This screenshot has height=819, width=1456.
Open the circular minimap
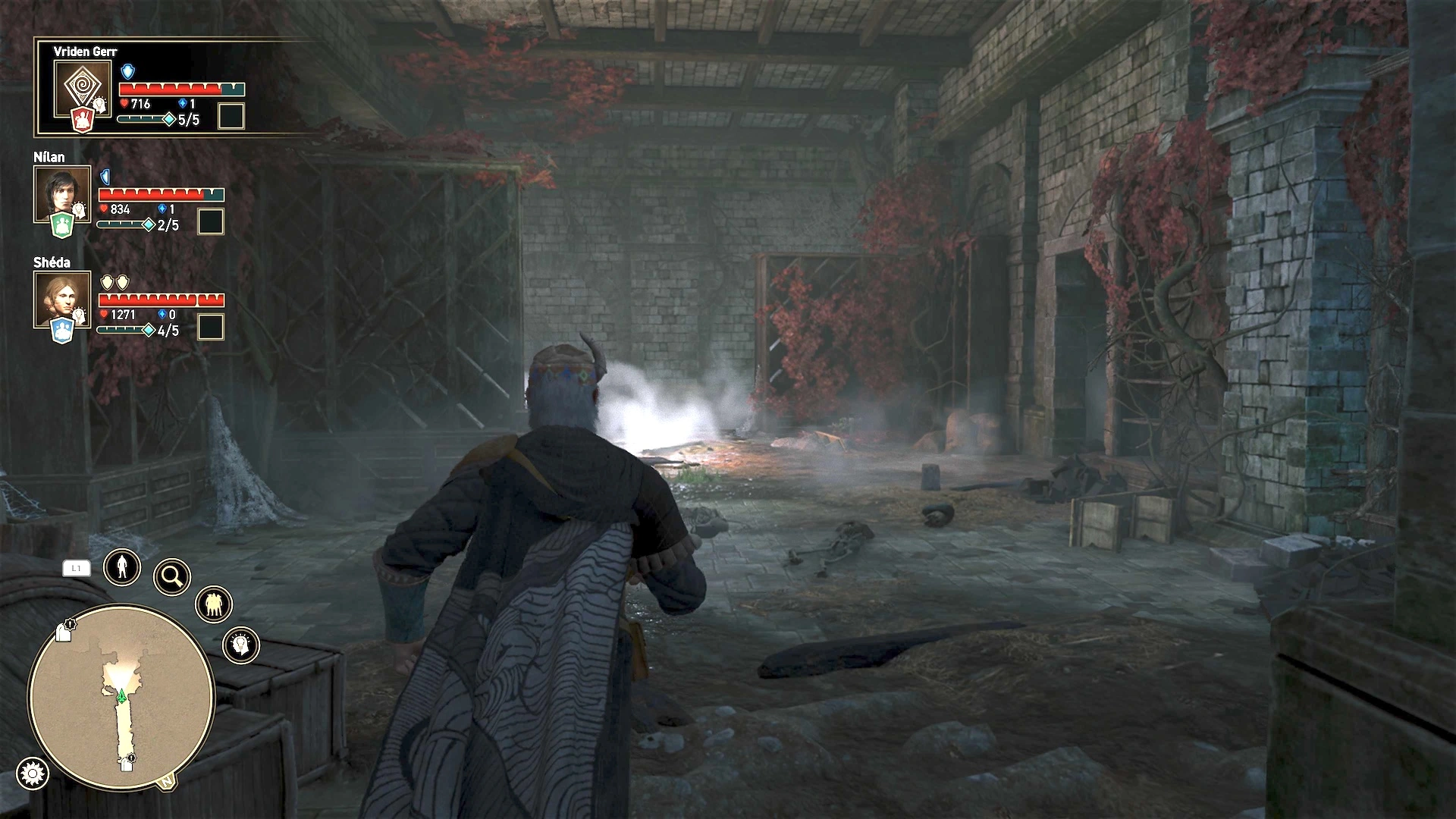coord(121,698)
